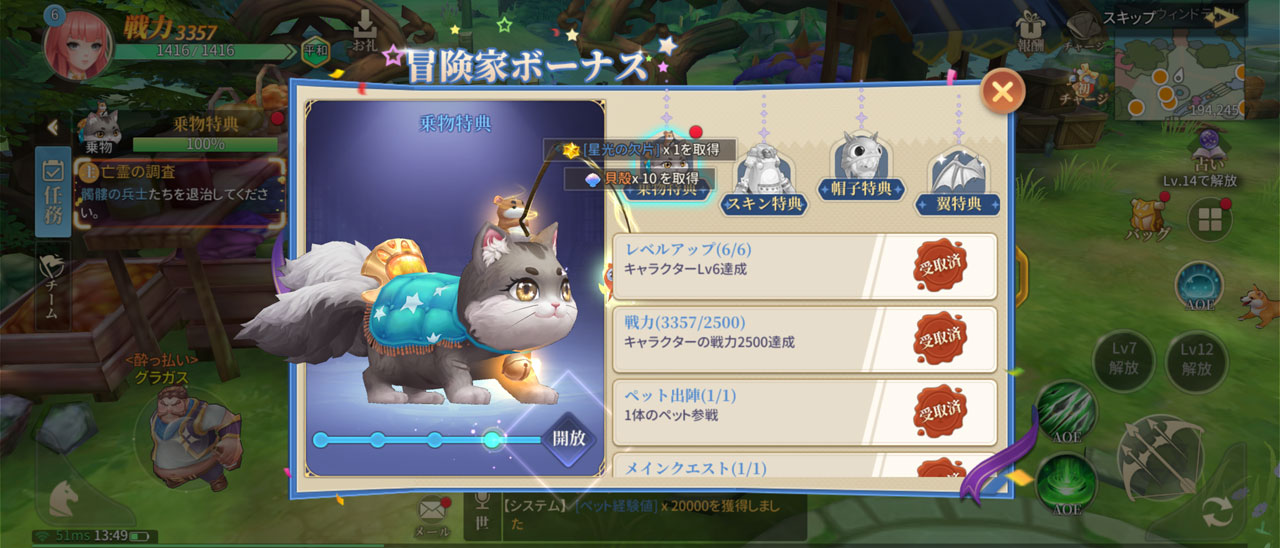Open the お礼 download icon
The height and width of the screenshot is (548, 1280).
(x=365, y=32)
